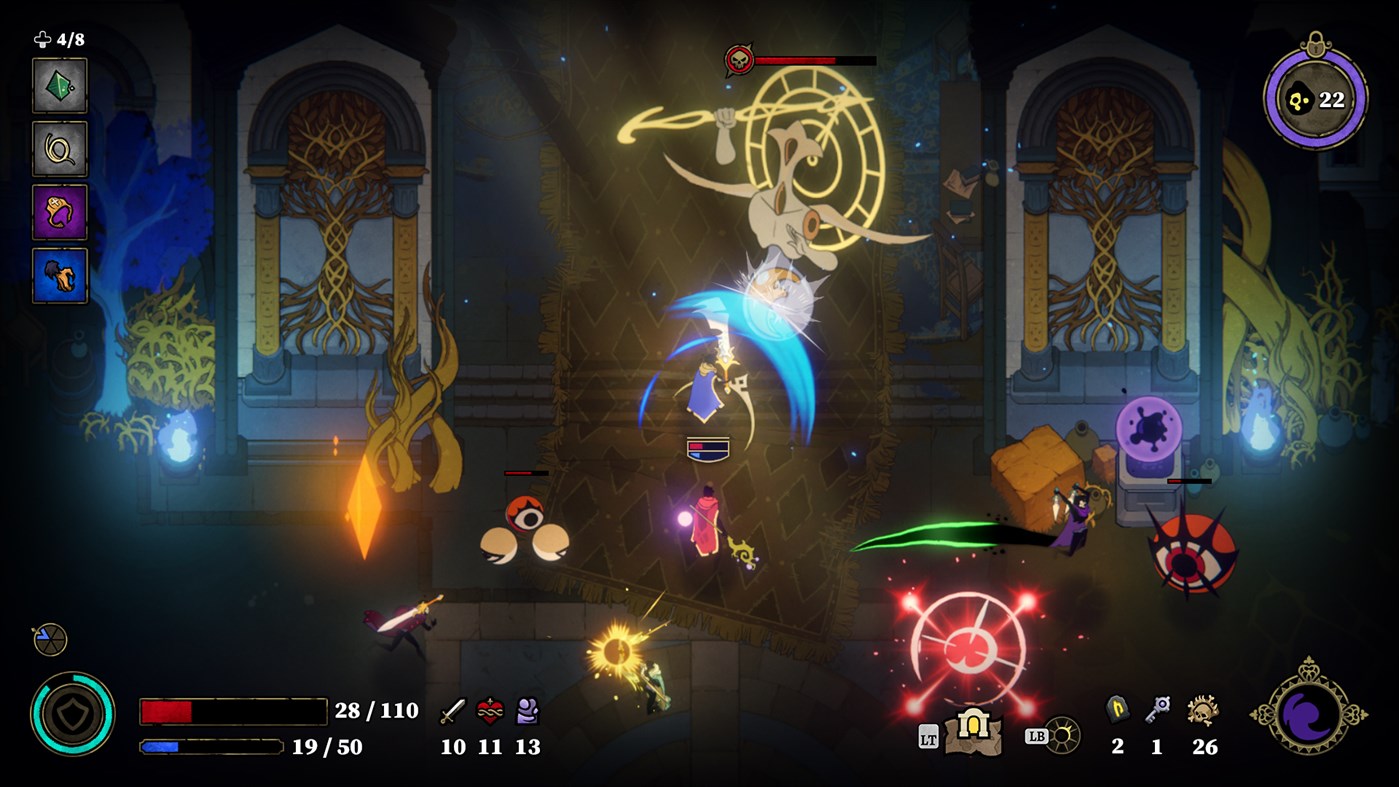
Task: Select the green gem item slot
Action: pos(59,87)
